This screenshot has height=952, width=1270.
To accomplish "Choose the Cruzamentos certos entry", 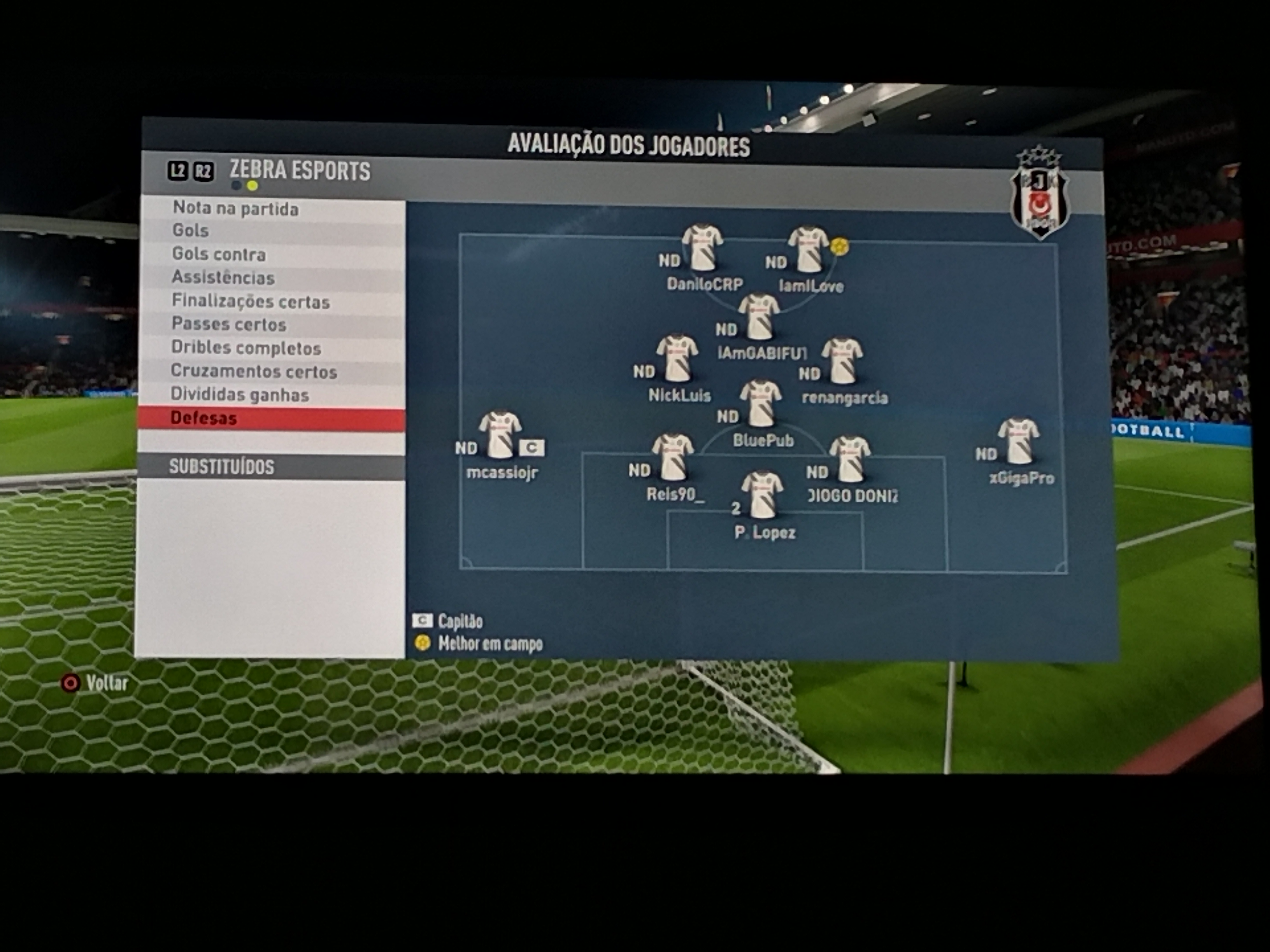I will [254, 371].
